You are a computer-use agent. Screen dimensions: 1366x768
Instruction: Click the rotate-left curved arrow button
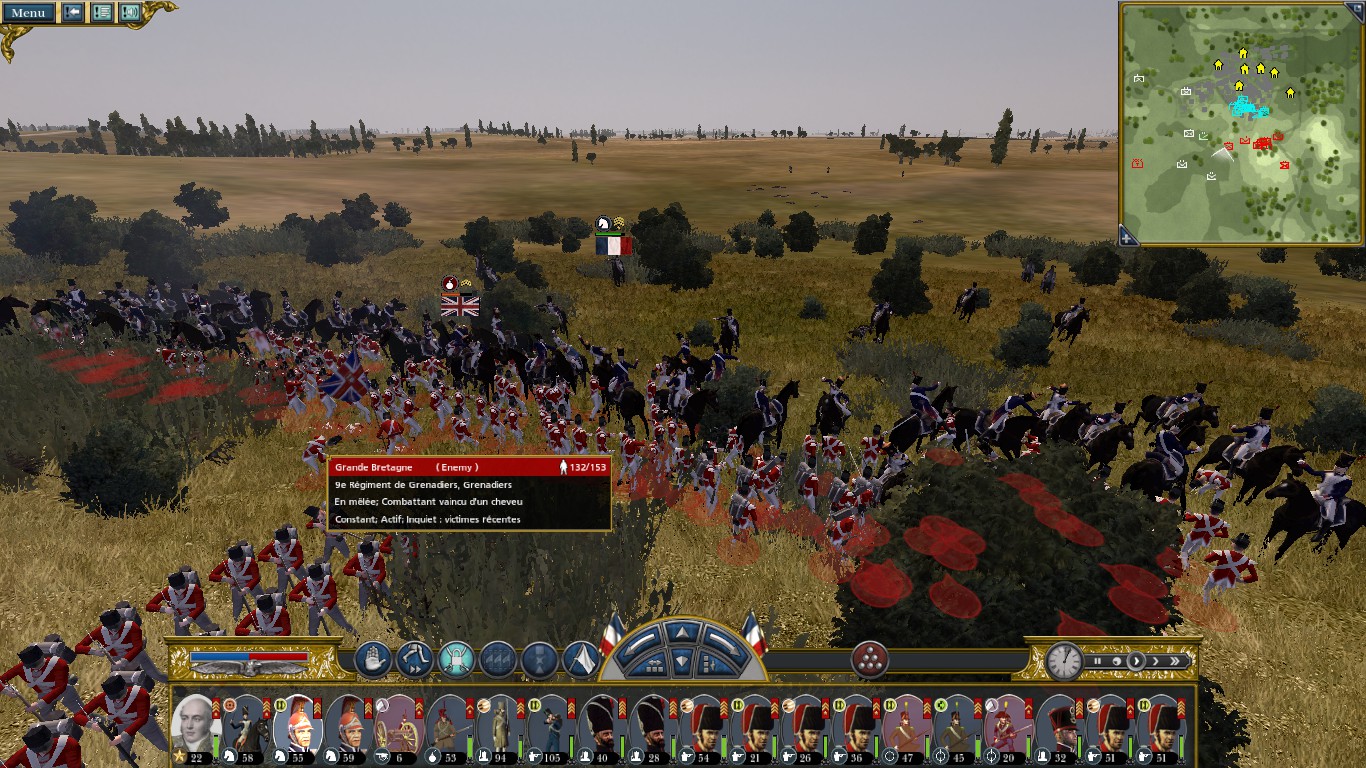[642, 645]
